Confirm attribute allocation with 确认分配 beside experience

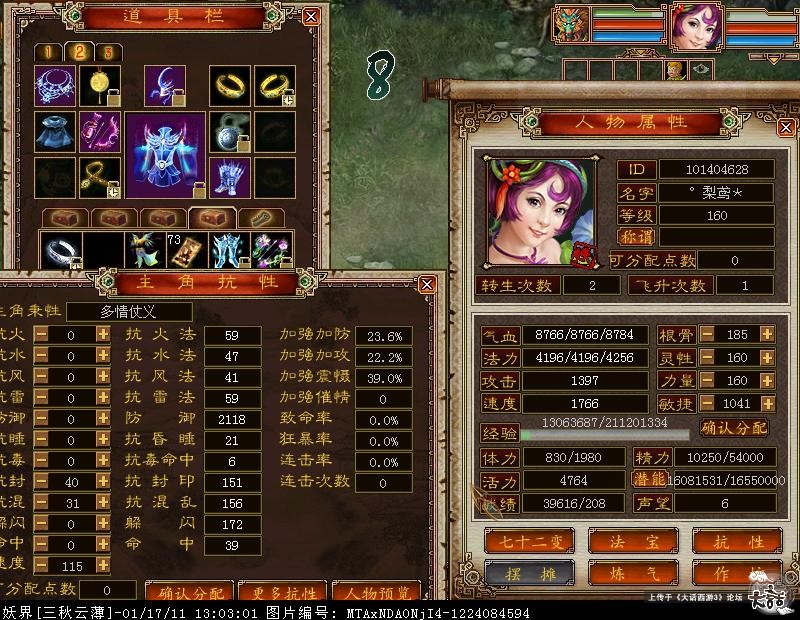pyautogui.click(x=735, y=428)
